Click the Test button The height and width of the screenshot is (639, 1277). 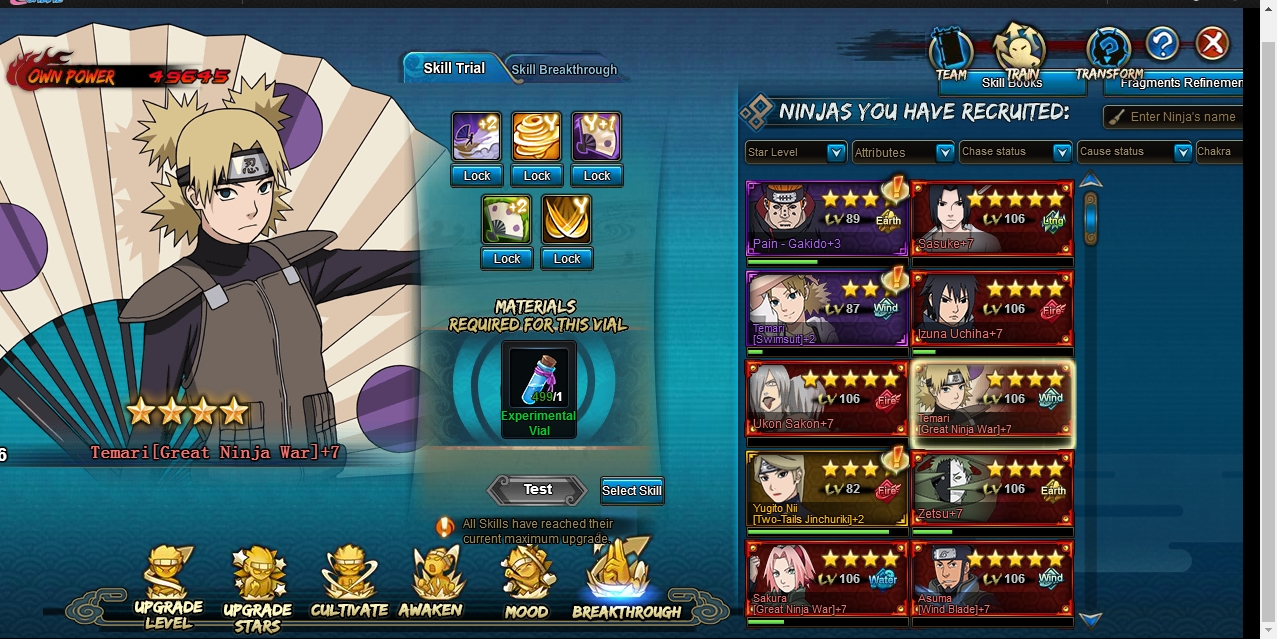coord(537,490)
